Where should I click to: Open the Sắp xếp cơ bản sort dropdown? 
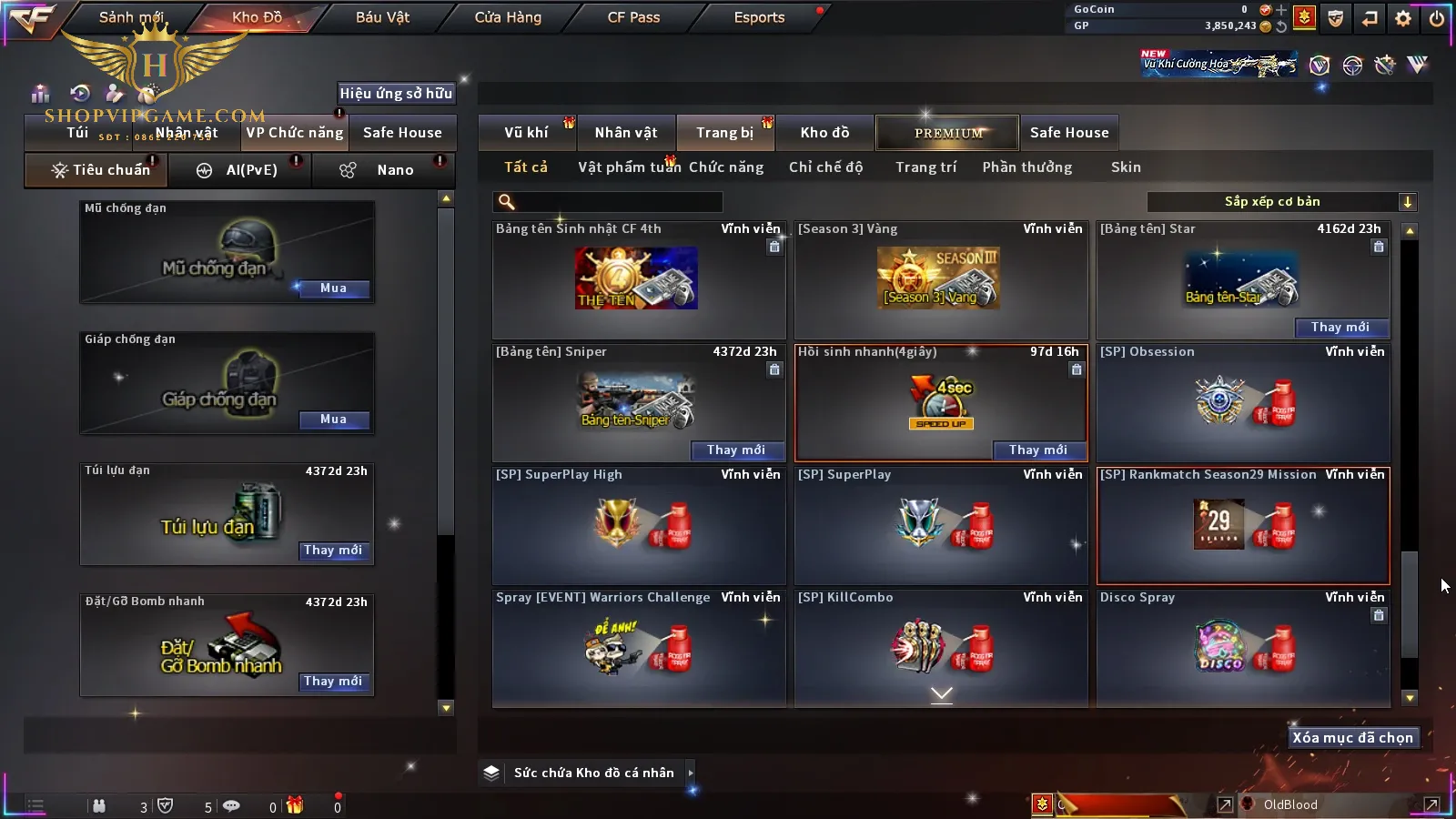click(x=1281, y=202)
